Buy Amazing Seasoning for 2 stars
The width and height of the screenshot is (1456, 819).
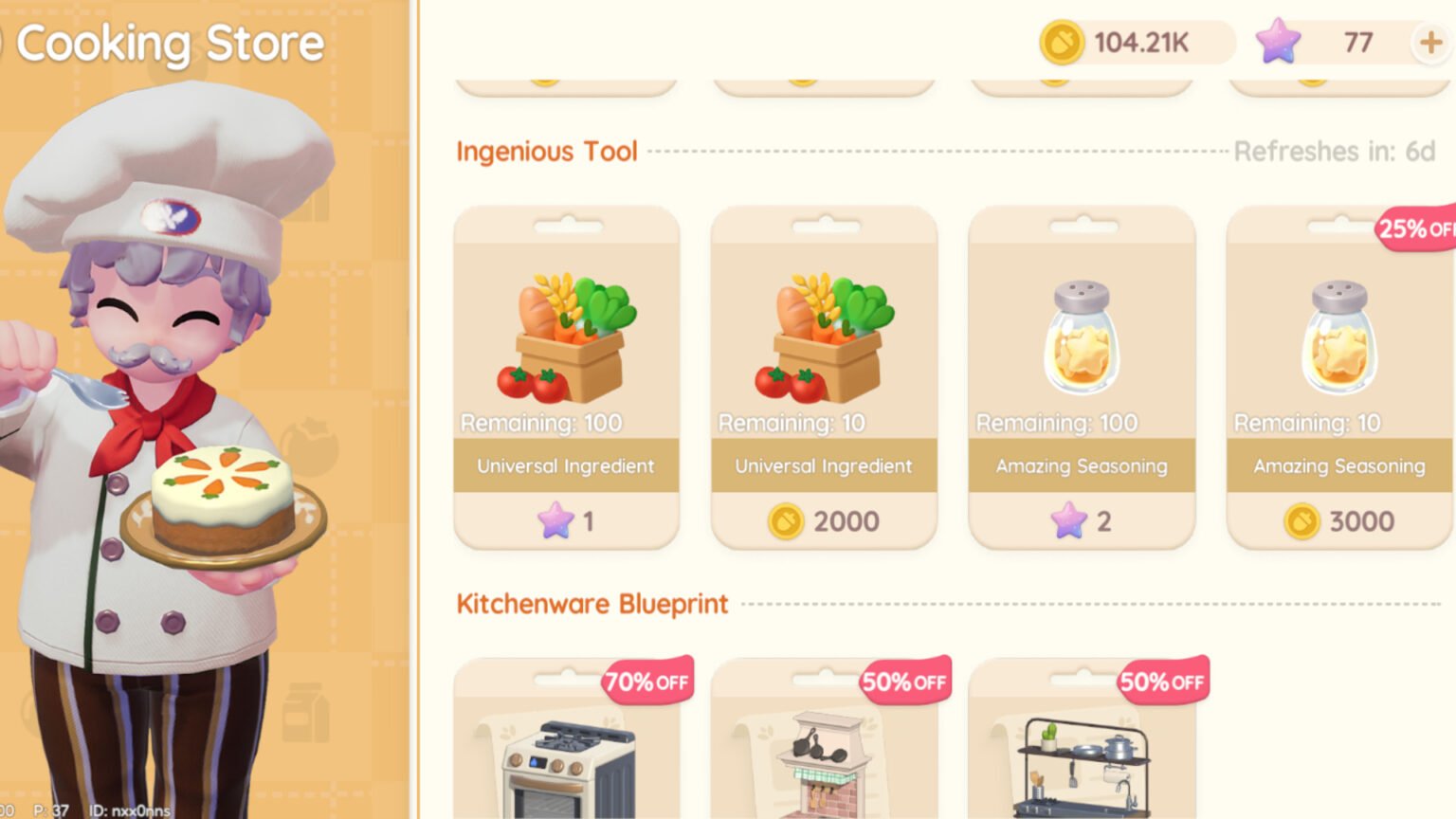(x=1082, y=520)
